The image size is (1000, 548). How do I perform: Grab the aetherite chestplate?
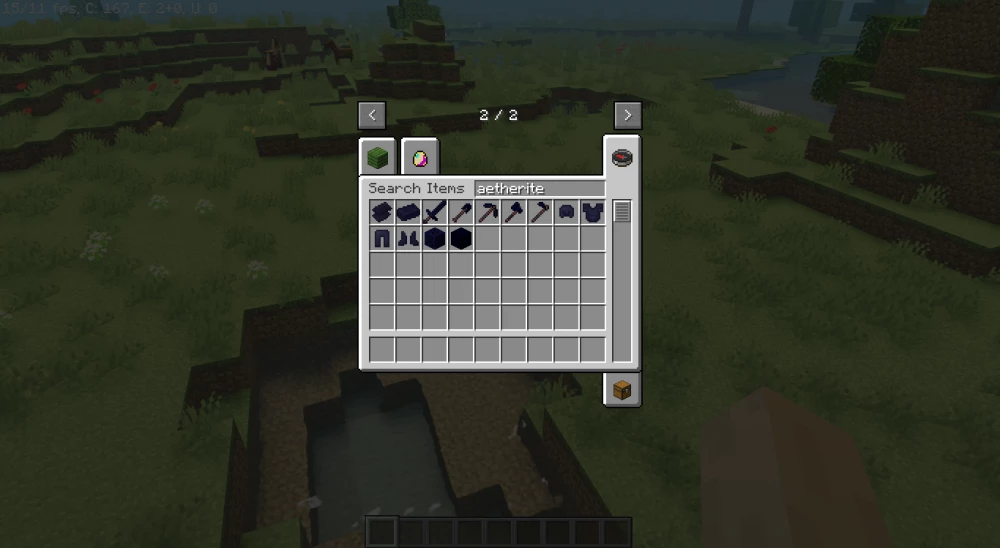592,212
